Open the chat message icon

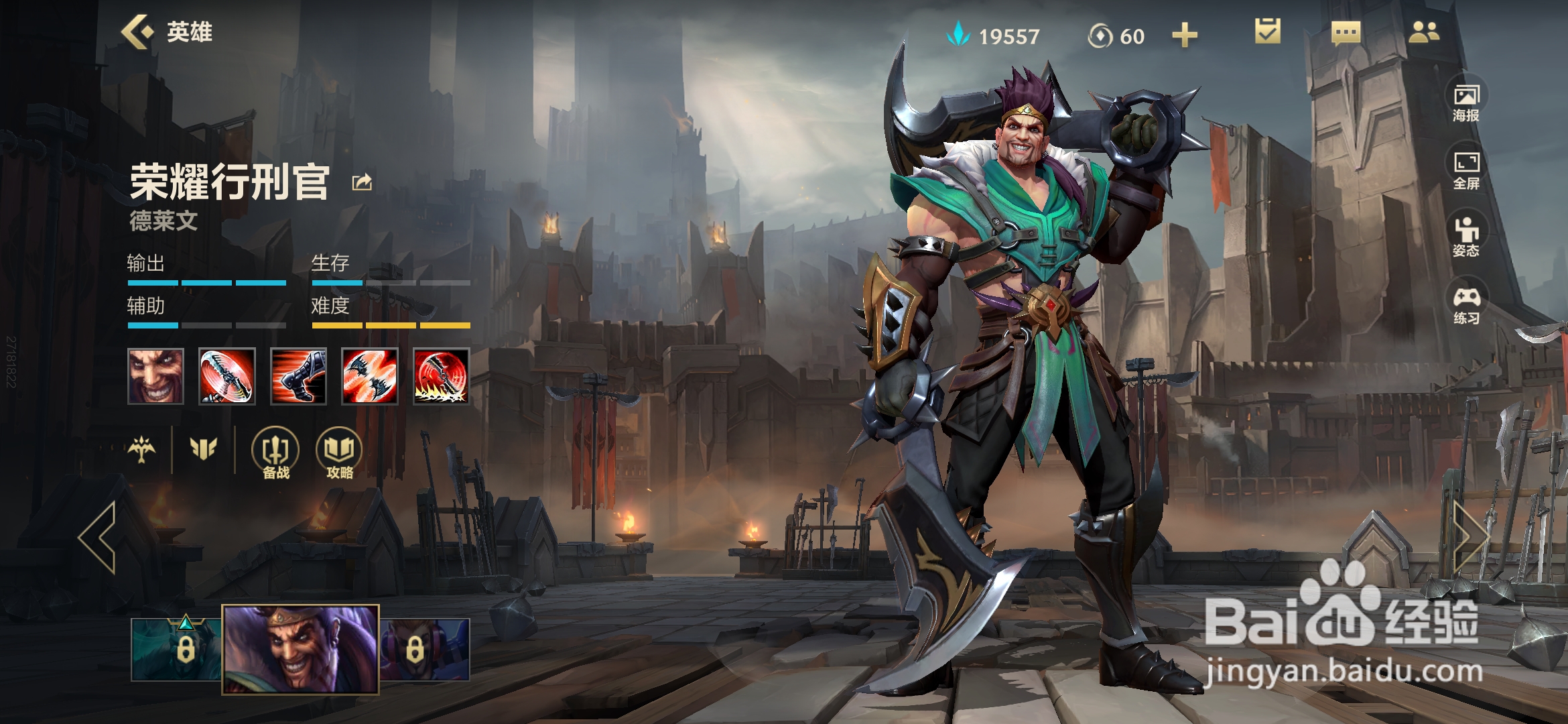tap(1346, 32)
